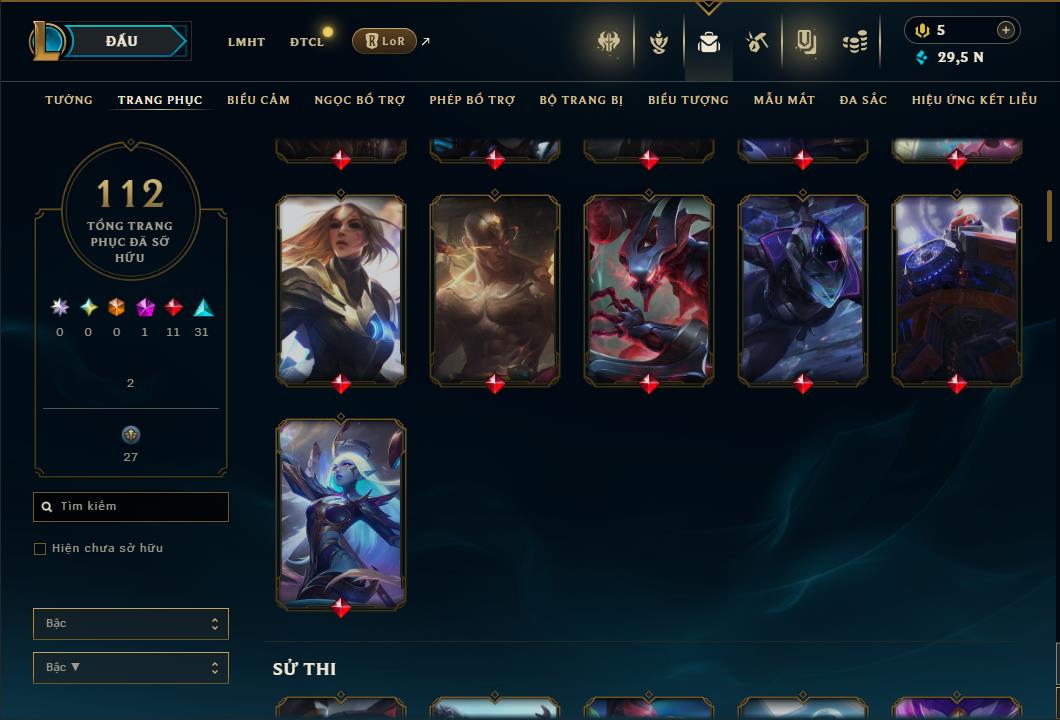Viewport: 1060px width, 720px height.
Task: Open the LMHT home link
Action: [x=246, y=42]
